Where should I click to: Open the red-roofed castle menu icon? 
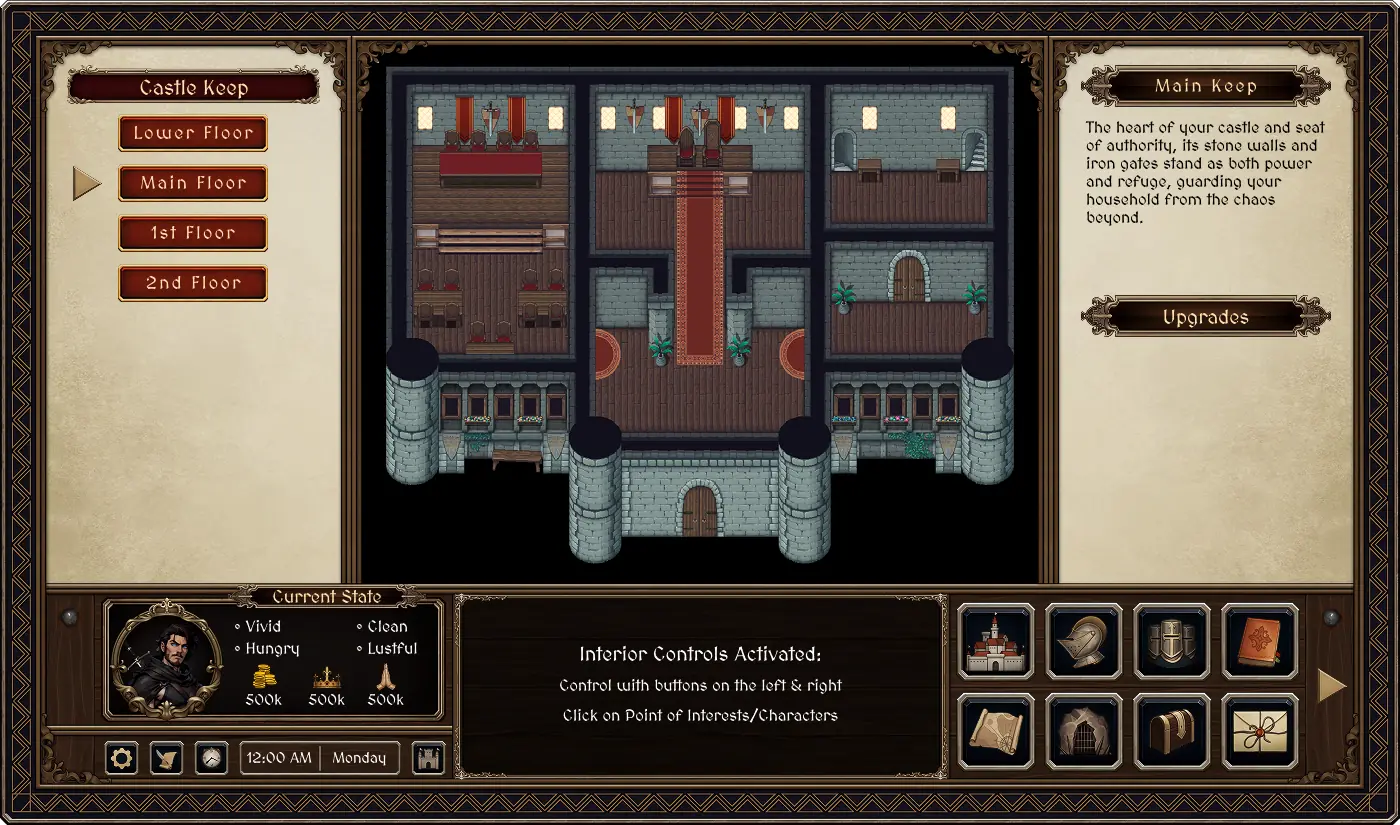tap(996, 642)
